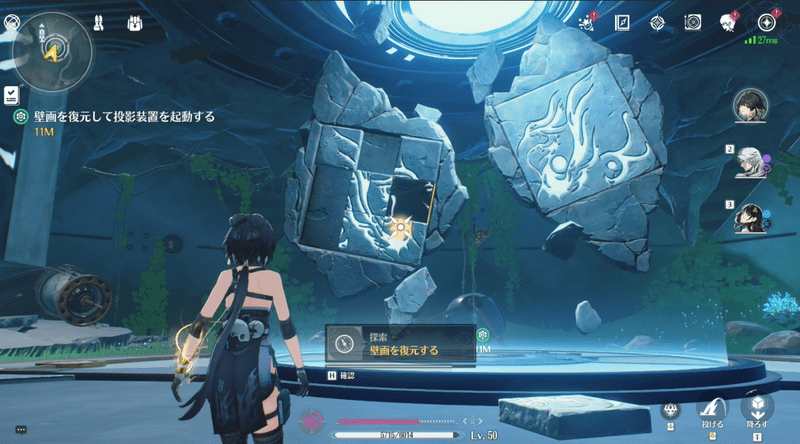Screen dimensions: 800x444
Task: Switch to the first party character portrait
Action: [x=749, y=103]
